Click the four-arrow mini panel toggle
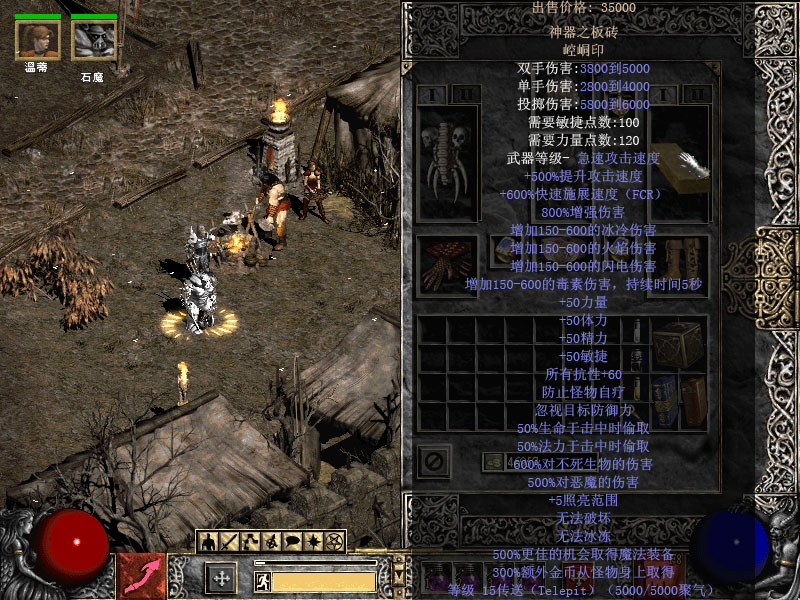Image resolution: width=800 pixels, height=600 pixels. coord(221,577)
